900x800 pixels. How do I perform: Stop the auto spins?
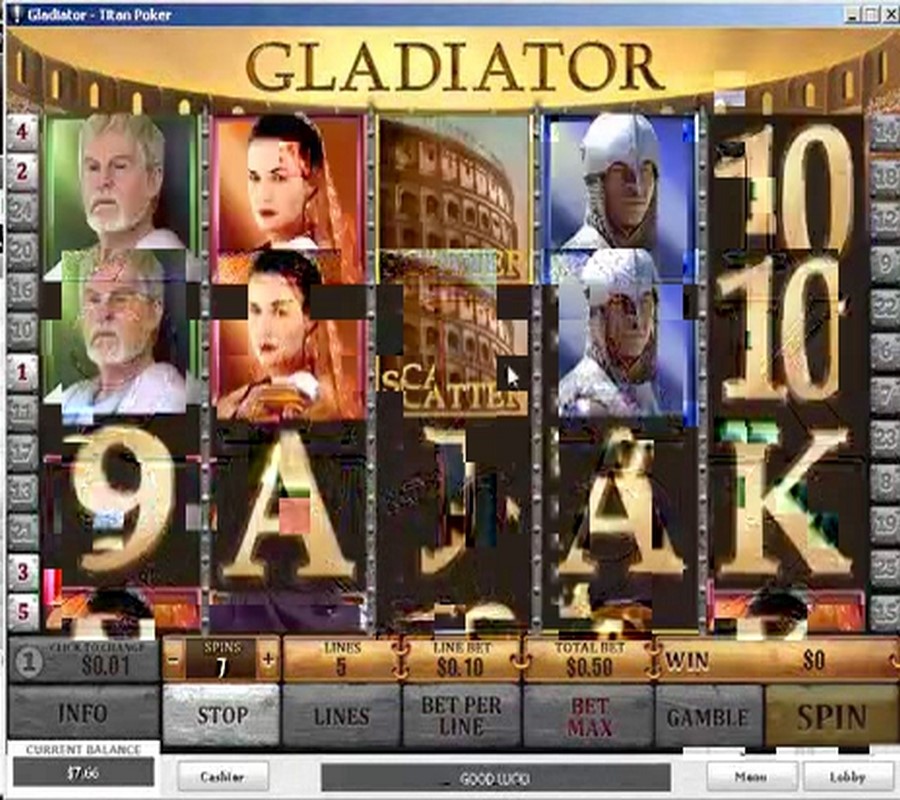[221, 715]
